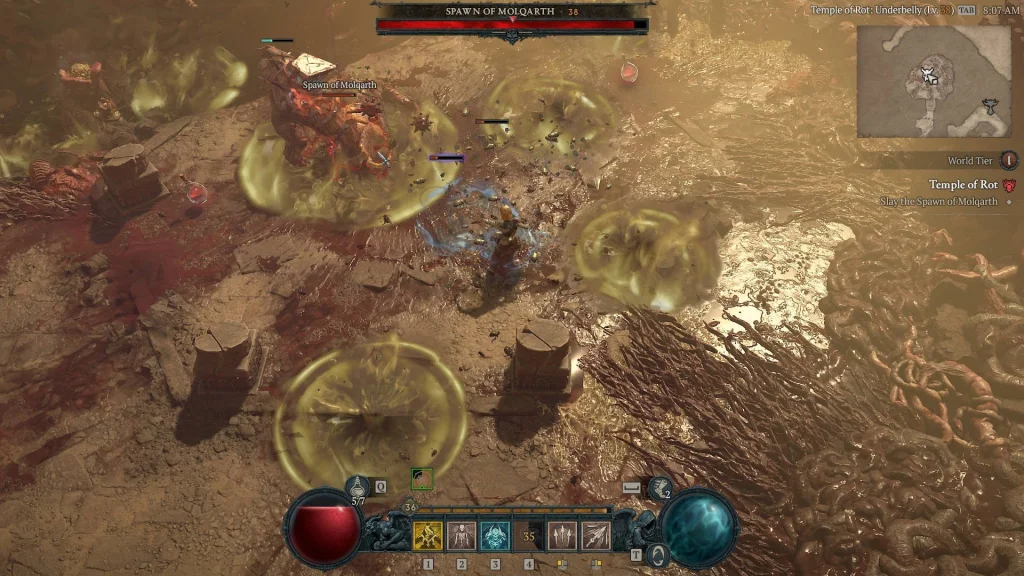Open the minimap of the Underbelly

click(x=933, y=81)
